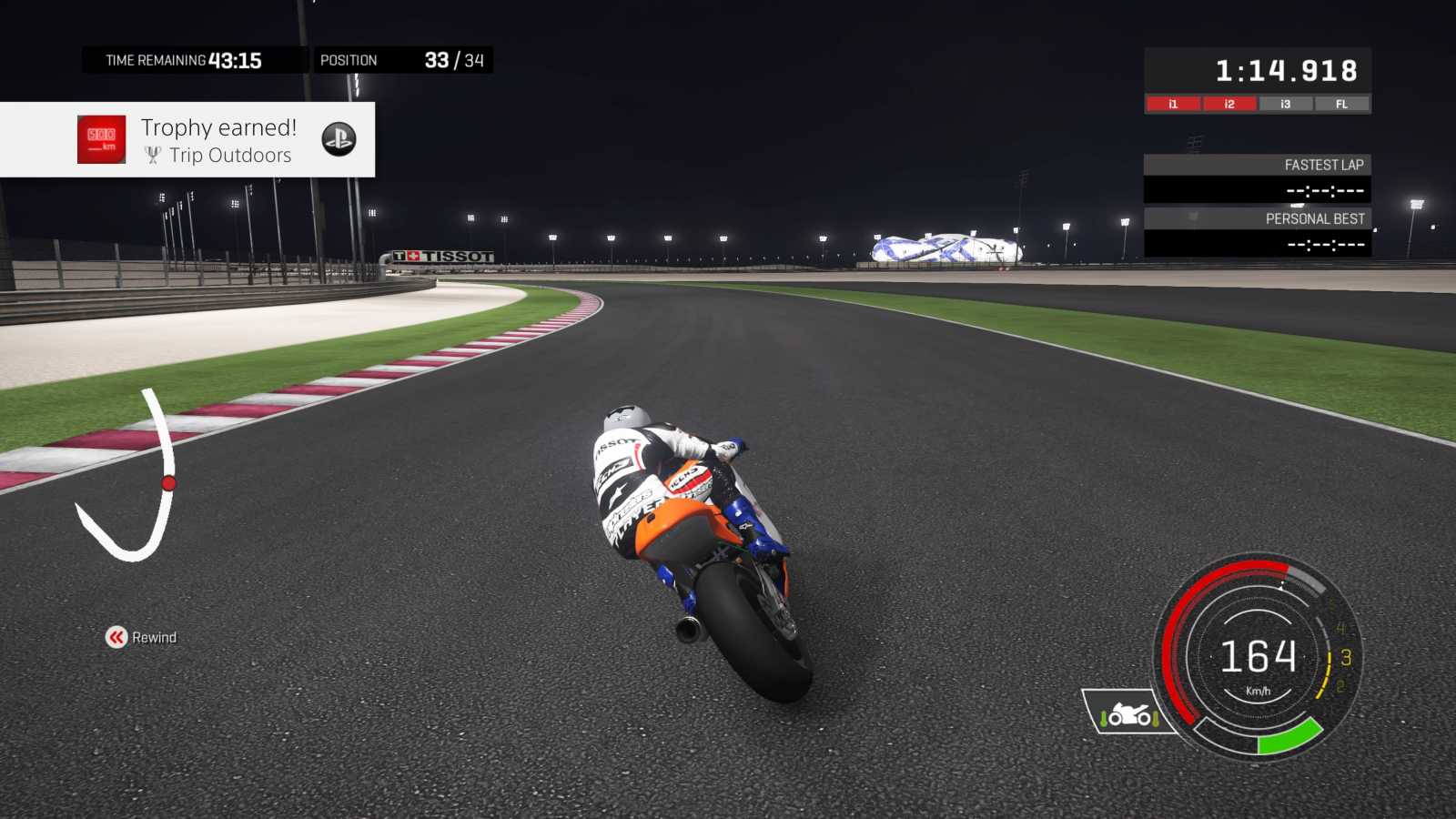Activate the Rewind button
Image resolution: width=1456 pixels, height=819 pixels.
(x=141, y=637)
